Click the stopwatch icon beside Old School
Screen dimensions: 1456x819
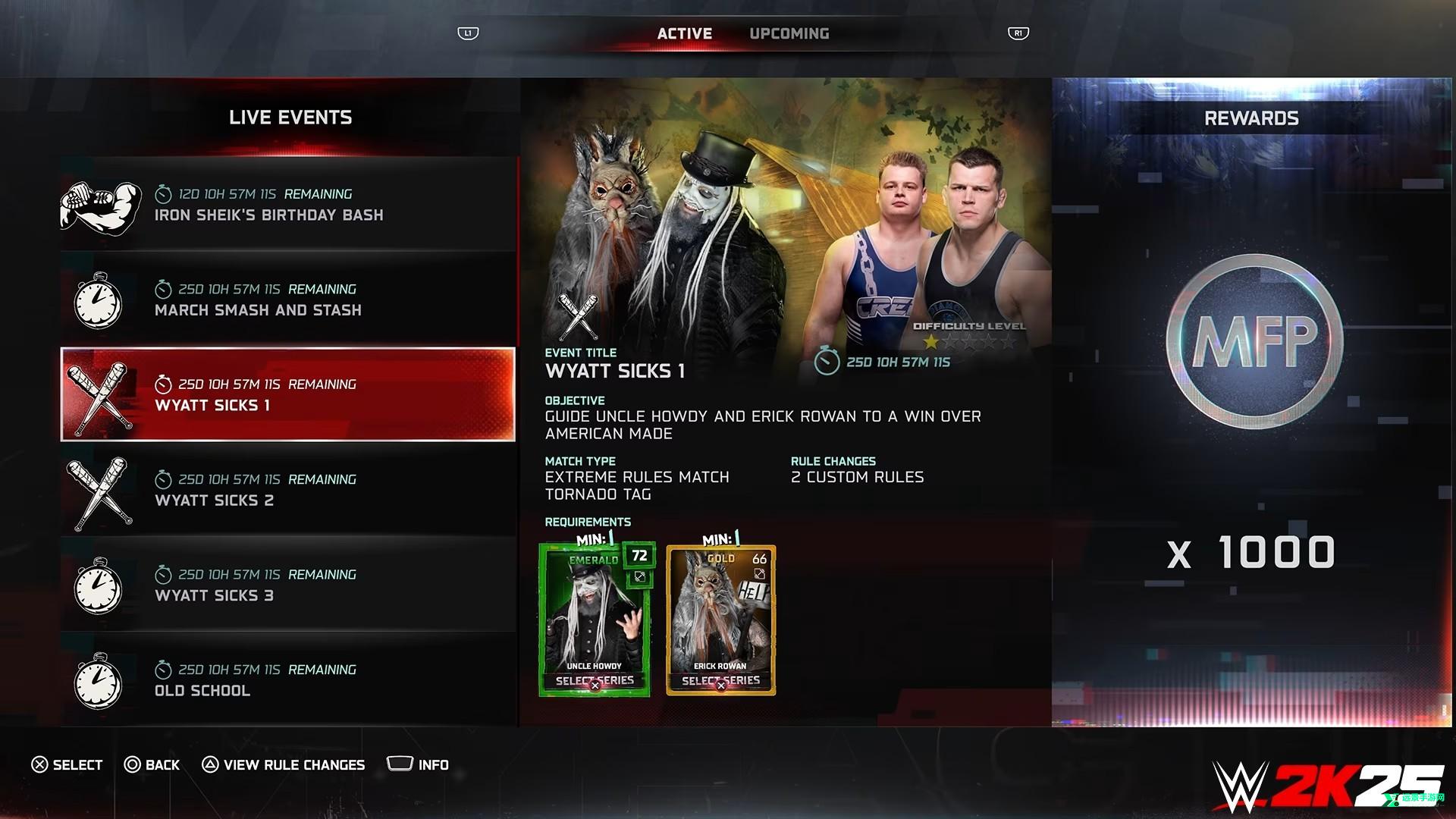pyautogui.click(x=99, y=682)
